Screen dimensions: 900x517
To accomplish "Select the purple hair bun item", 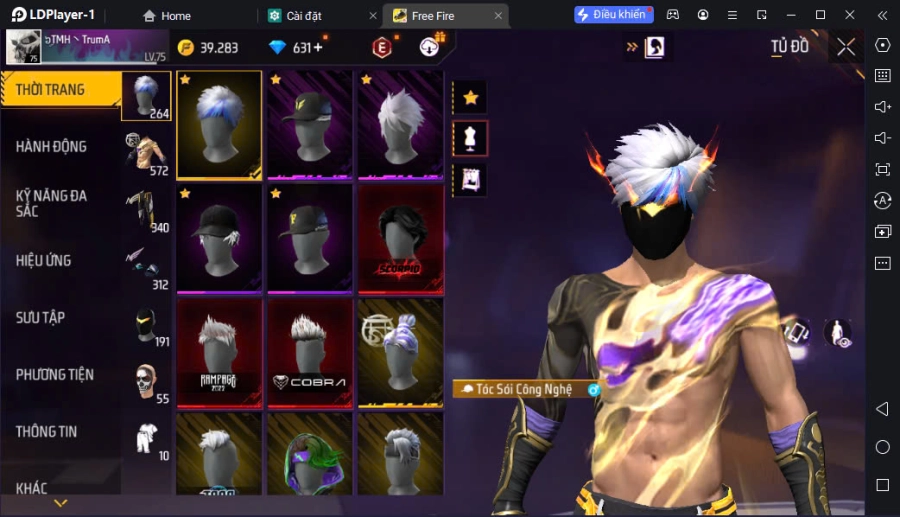I will click(x=400, y=352).
